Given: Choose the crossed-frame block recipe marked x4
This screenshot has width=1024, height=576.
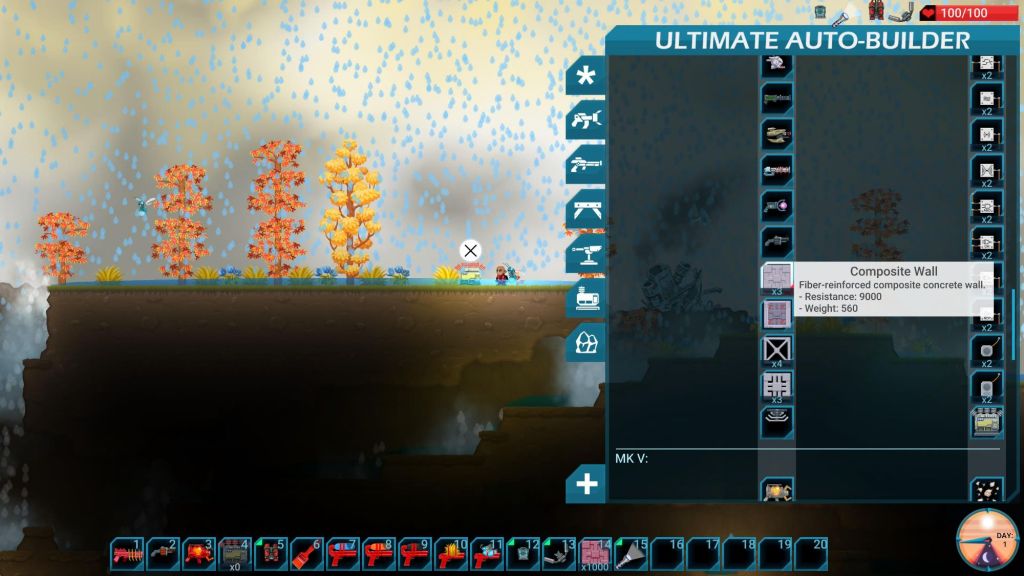Looking at the screenshot, I should click(777, 349).
